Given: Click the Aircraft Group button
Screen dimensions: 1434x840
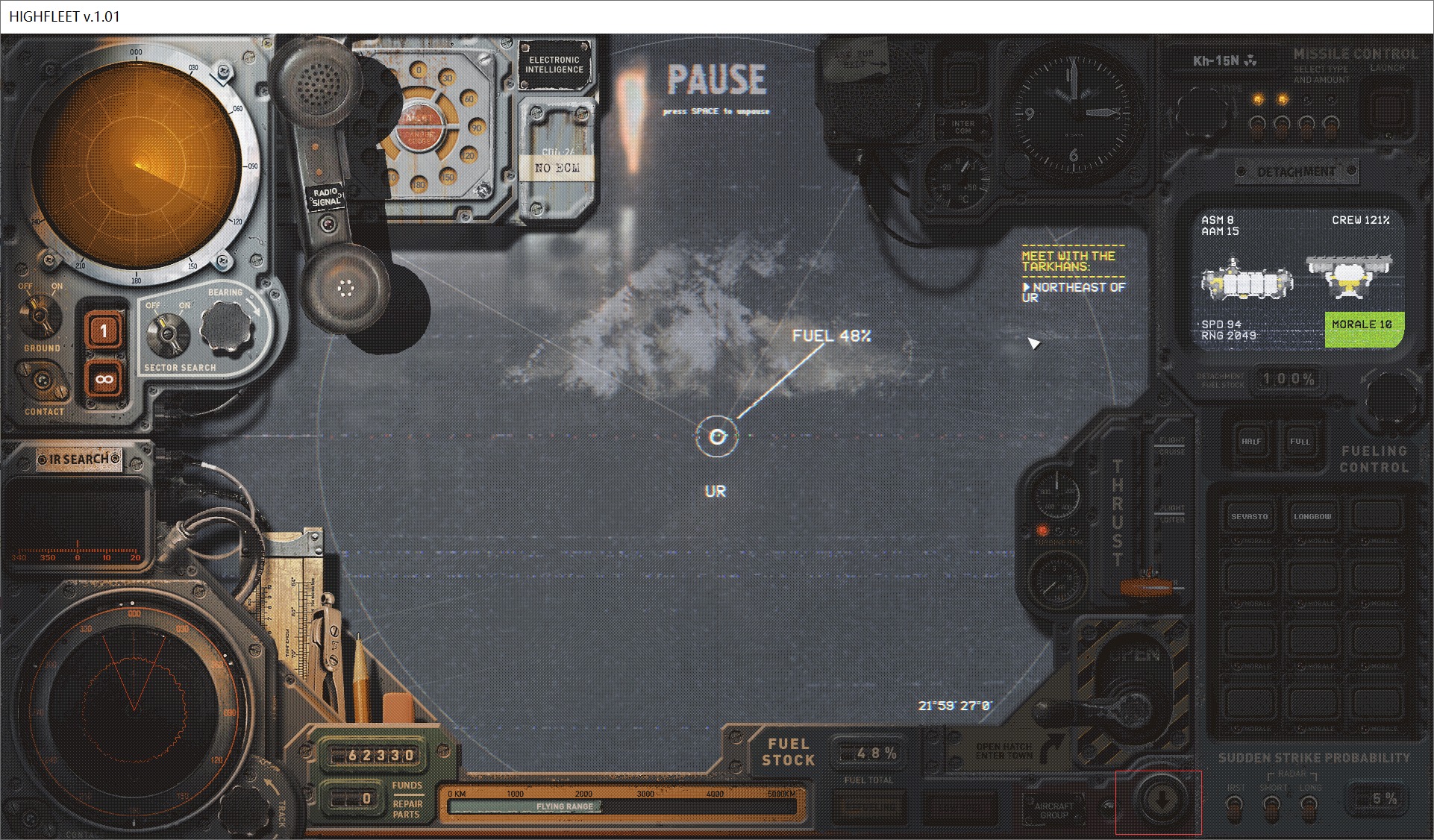Looking at the screenshot, I should (1053, 810).
